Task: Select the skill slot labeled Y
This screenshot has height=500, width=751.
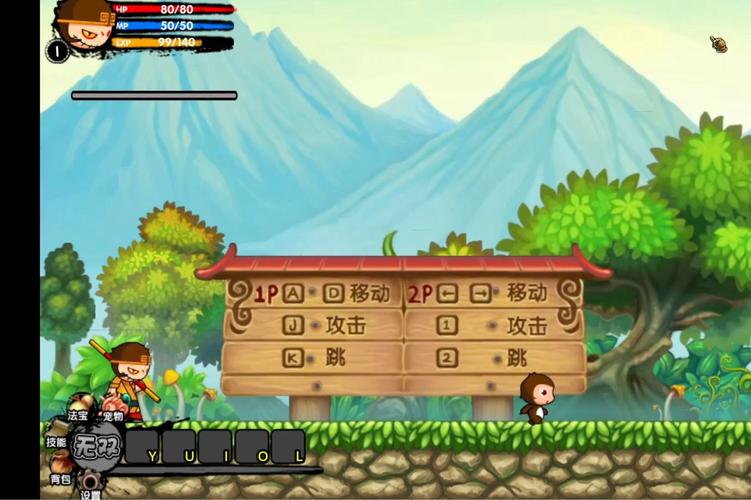Action: [143, 447]
